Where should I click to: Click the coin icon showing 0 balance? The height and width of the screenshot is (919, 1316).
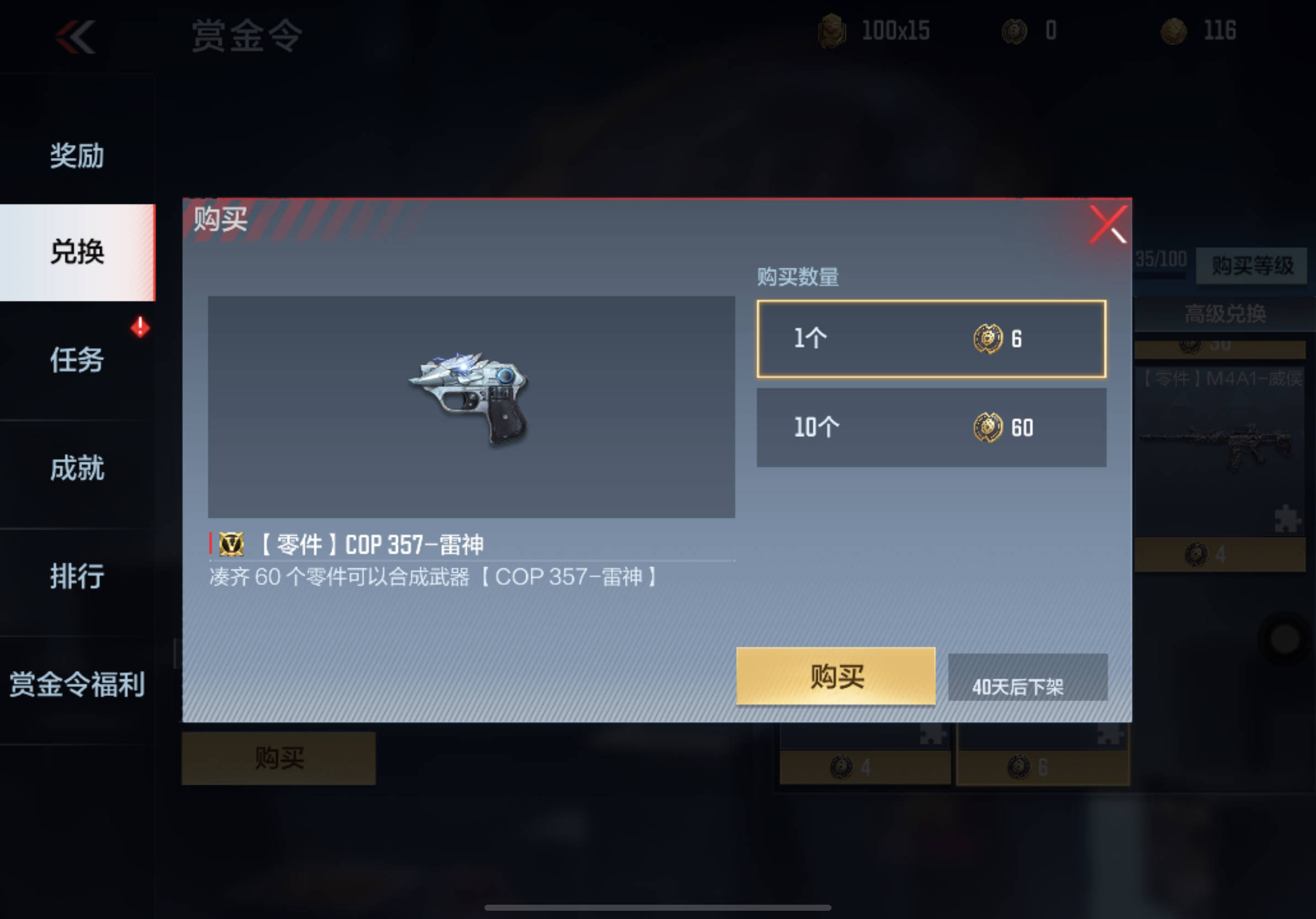coord(1013,31)
